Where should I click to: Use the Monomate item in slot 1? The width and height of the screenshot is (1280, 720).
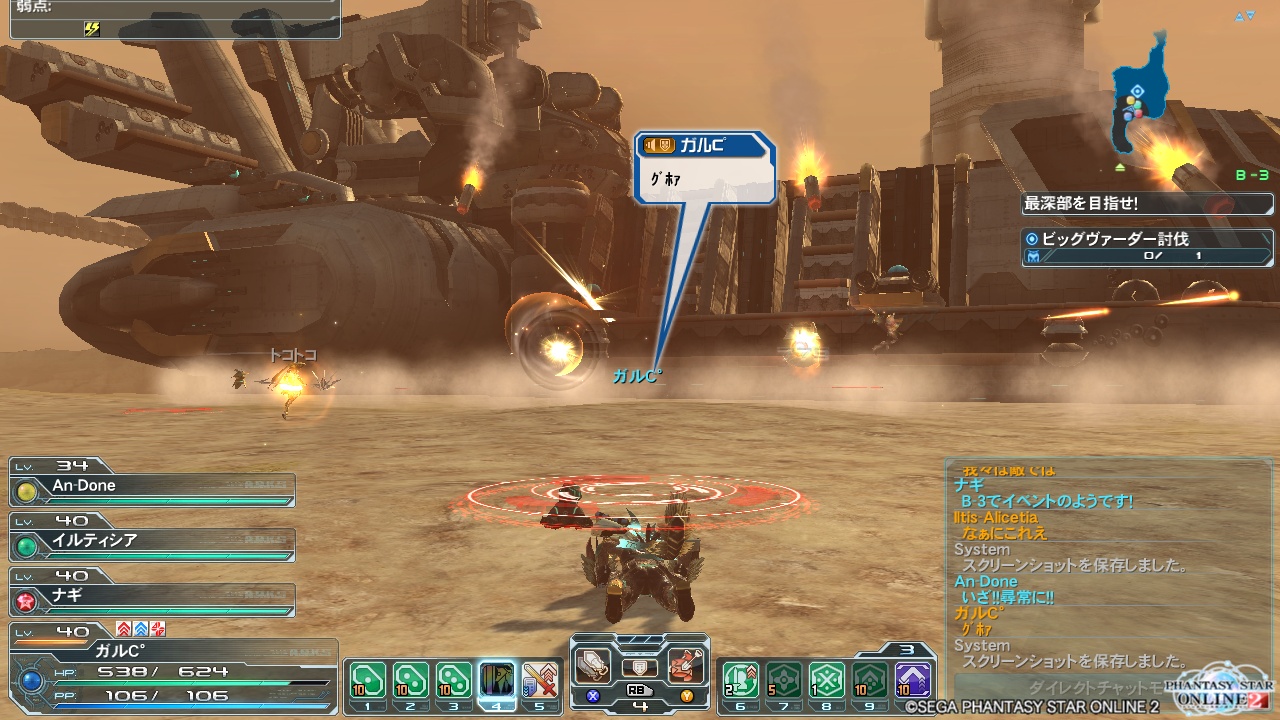pos(368,680)
